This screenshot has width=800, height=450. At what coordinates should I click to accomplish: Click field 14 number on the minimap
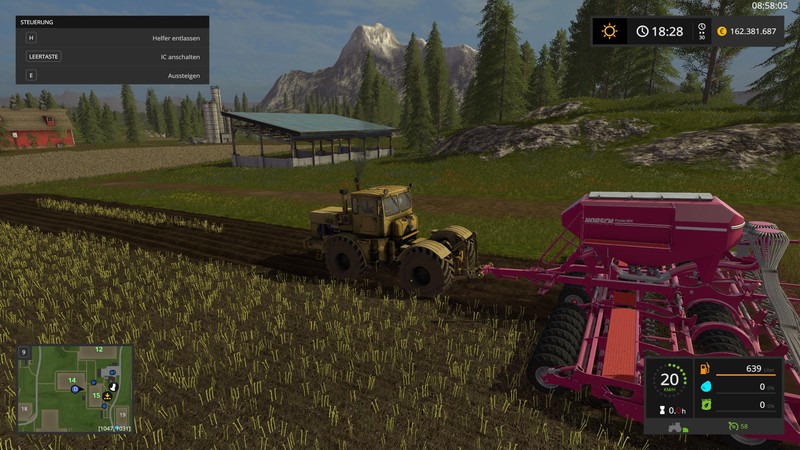73,379
